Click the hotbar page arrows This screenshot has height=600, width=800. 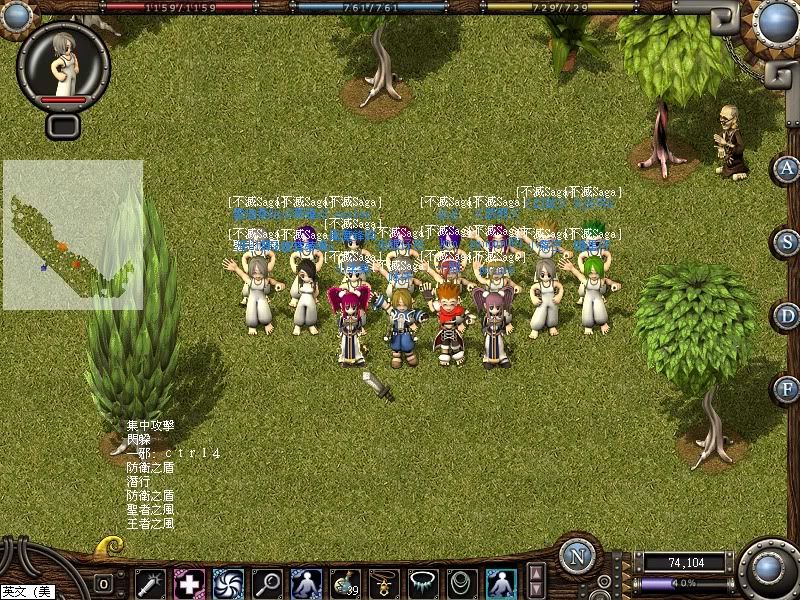(x=537, y=581)
